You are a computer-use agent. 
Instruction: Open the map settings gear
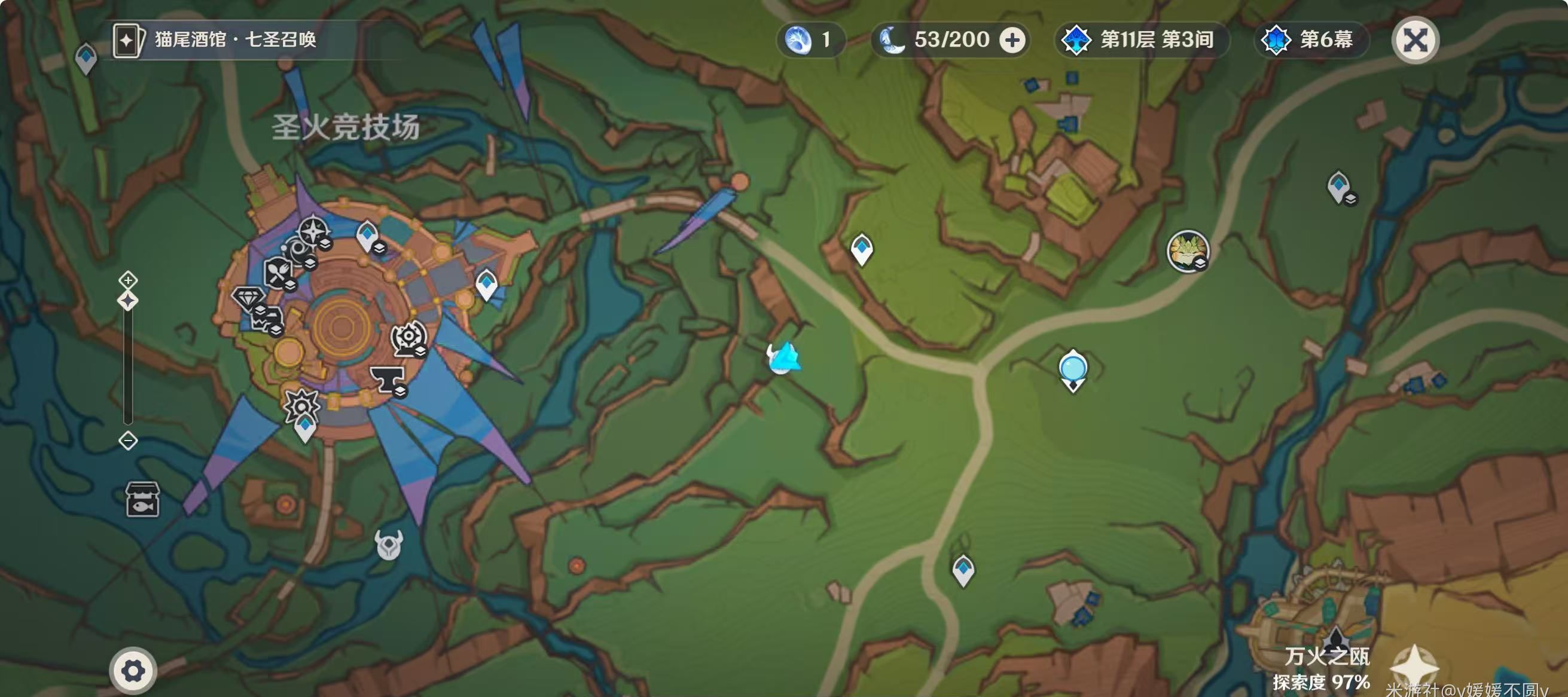coord(133,671)
